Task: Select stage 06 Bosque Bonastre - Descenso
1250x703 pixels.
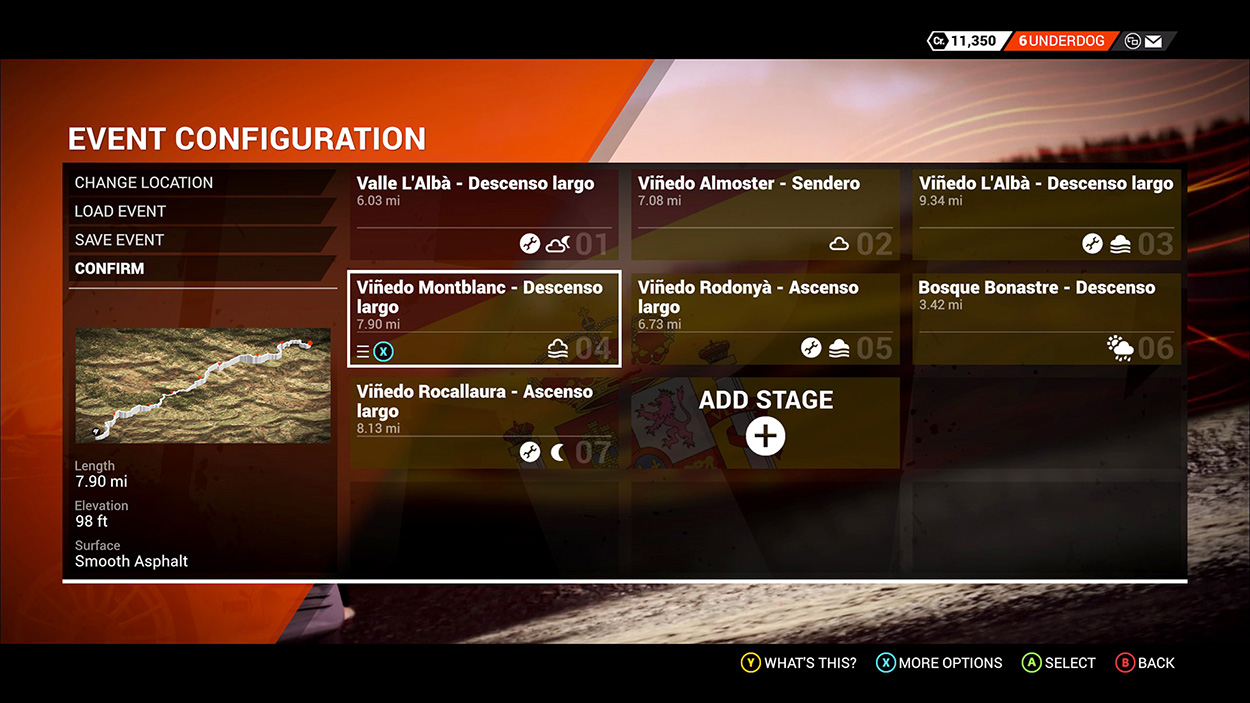Action: coord(1046,318)
